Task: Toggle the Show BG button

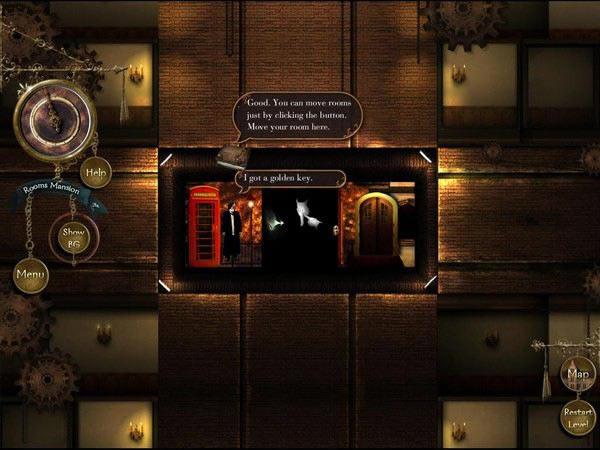Action: pos(73,237)
